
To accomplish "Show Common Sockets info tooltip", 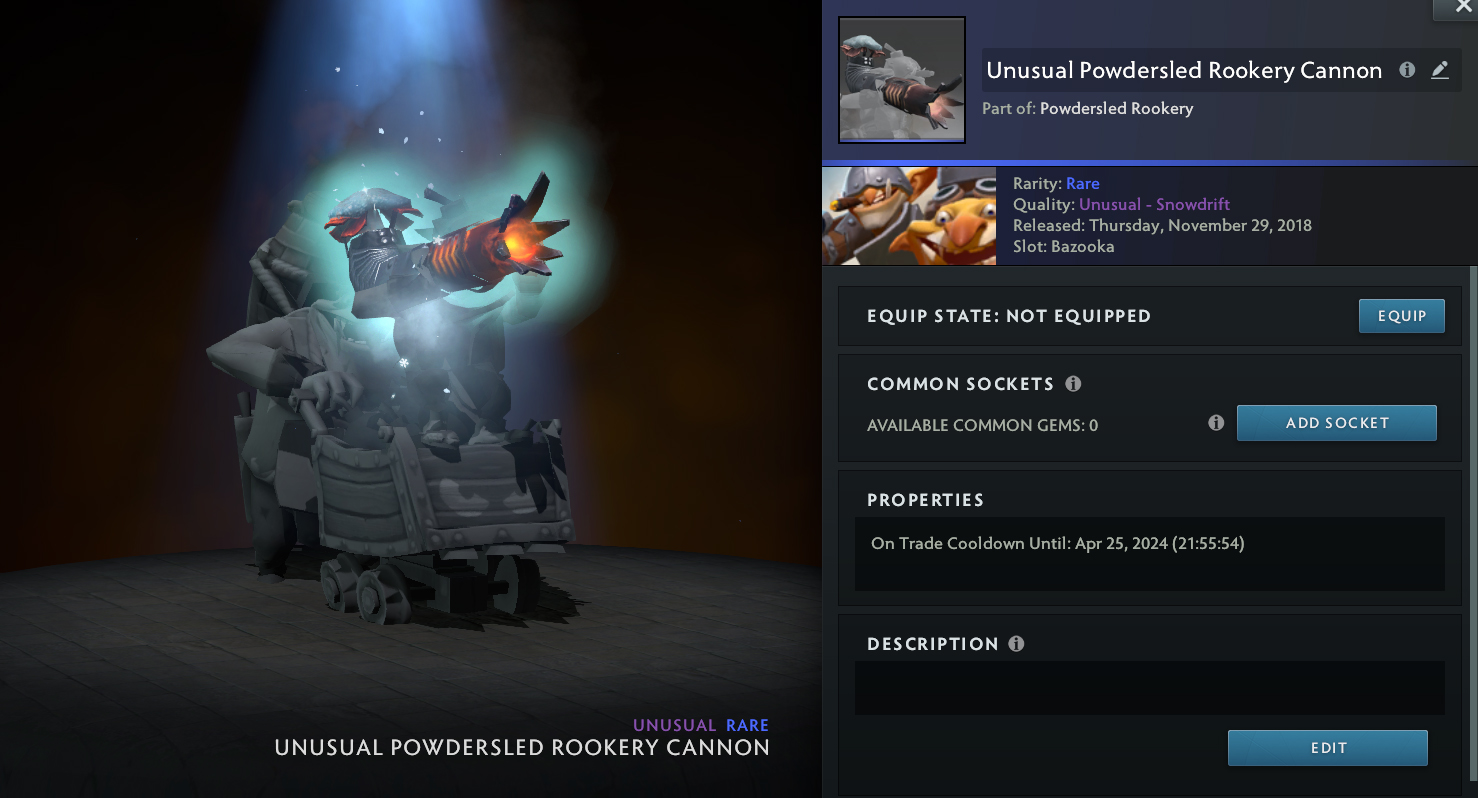I will coord(1073,384).
